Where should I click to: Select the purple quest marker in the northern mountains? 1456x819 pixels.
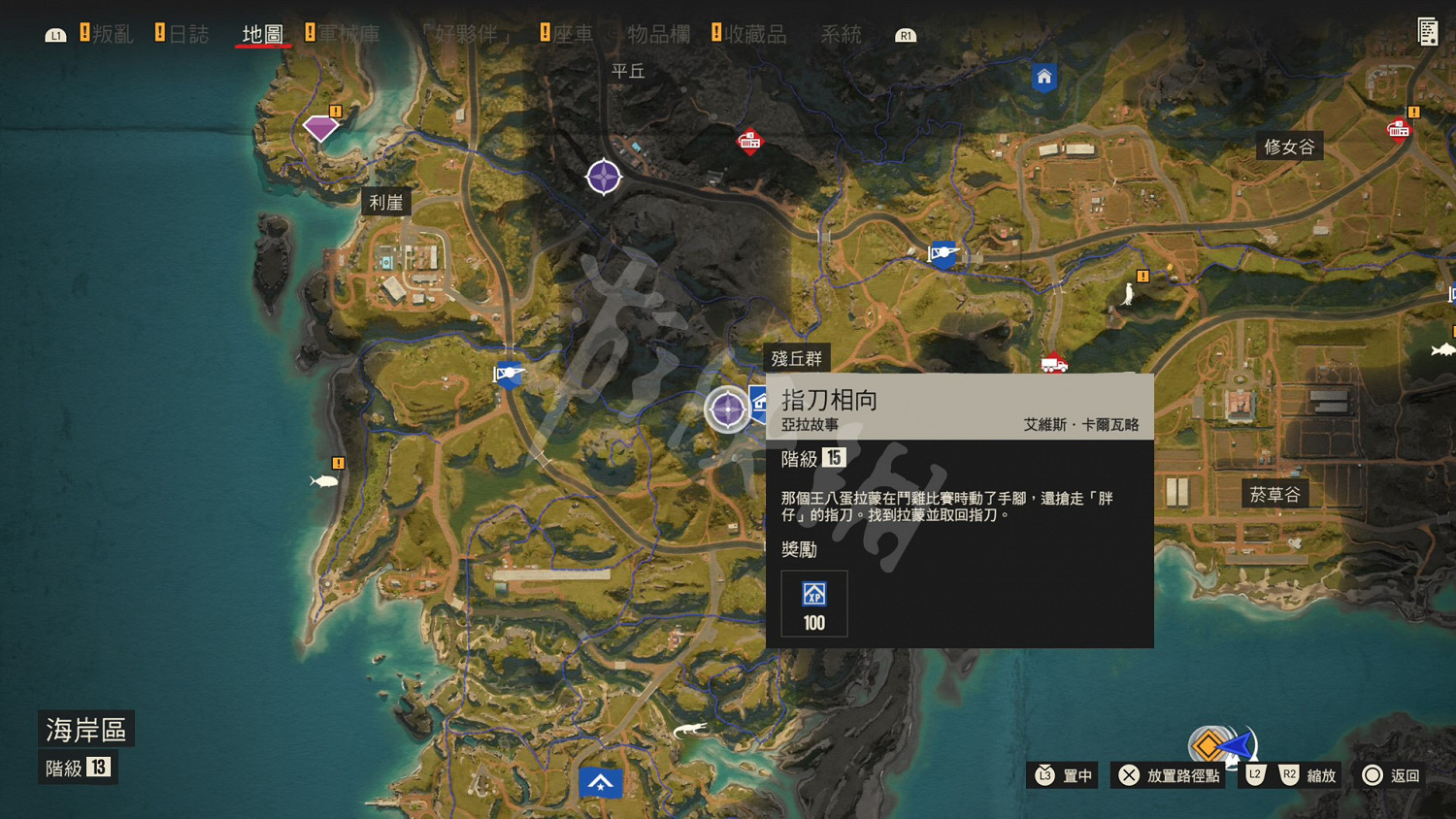(604, 177)
